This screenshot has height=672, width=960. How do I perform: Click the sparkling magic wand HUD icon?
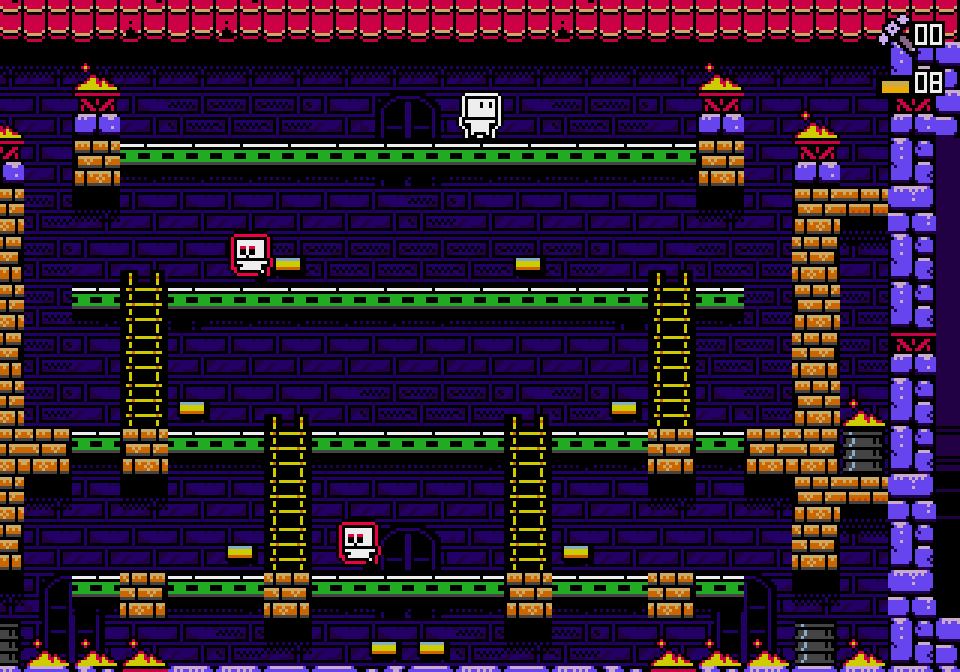(x=894, y=33)
